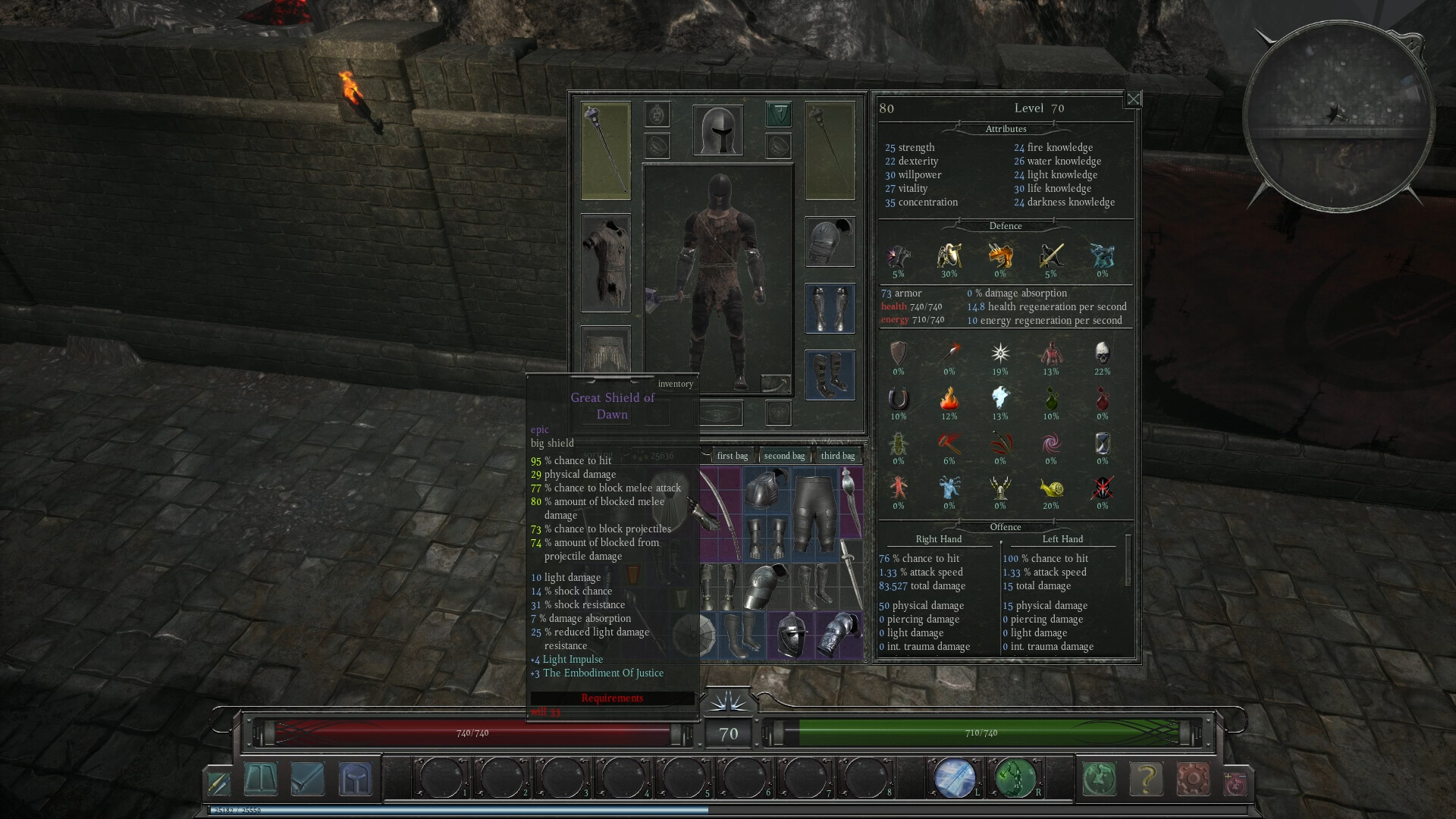Click the blue sword skill in slot L
The height and width of the screenshot is (819, 1456).
click(955, 777)
